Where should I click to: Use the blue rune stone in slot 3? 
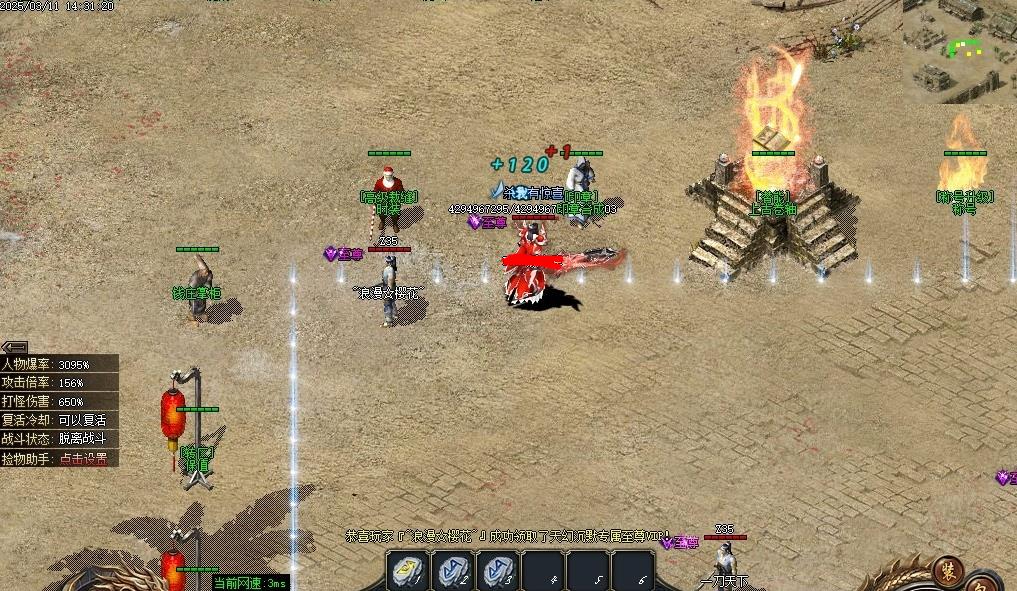pyautogui.click(x=499, y=571)
